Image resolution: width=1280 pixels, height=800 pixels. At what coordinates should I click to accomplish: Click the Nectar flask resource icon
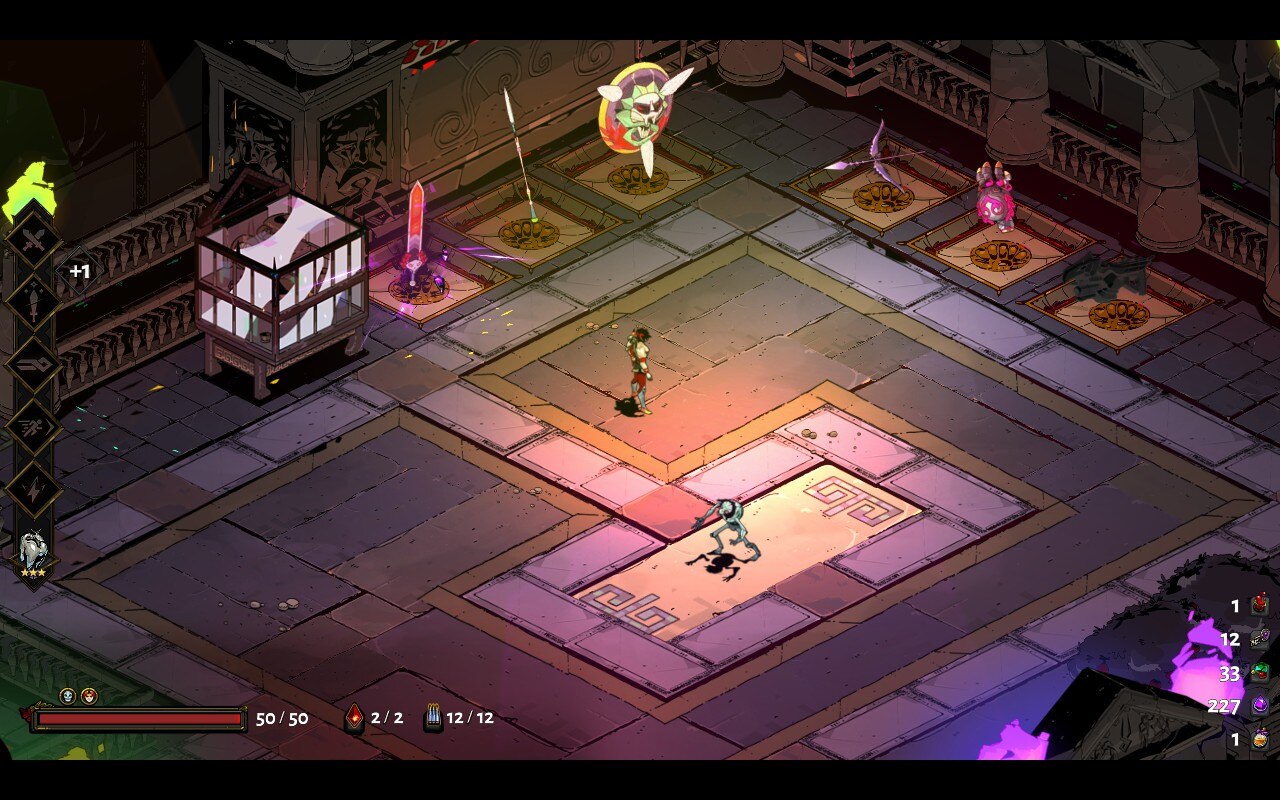tap(1259, 740)
